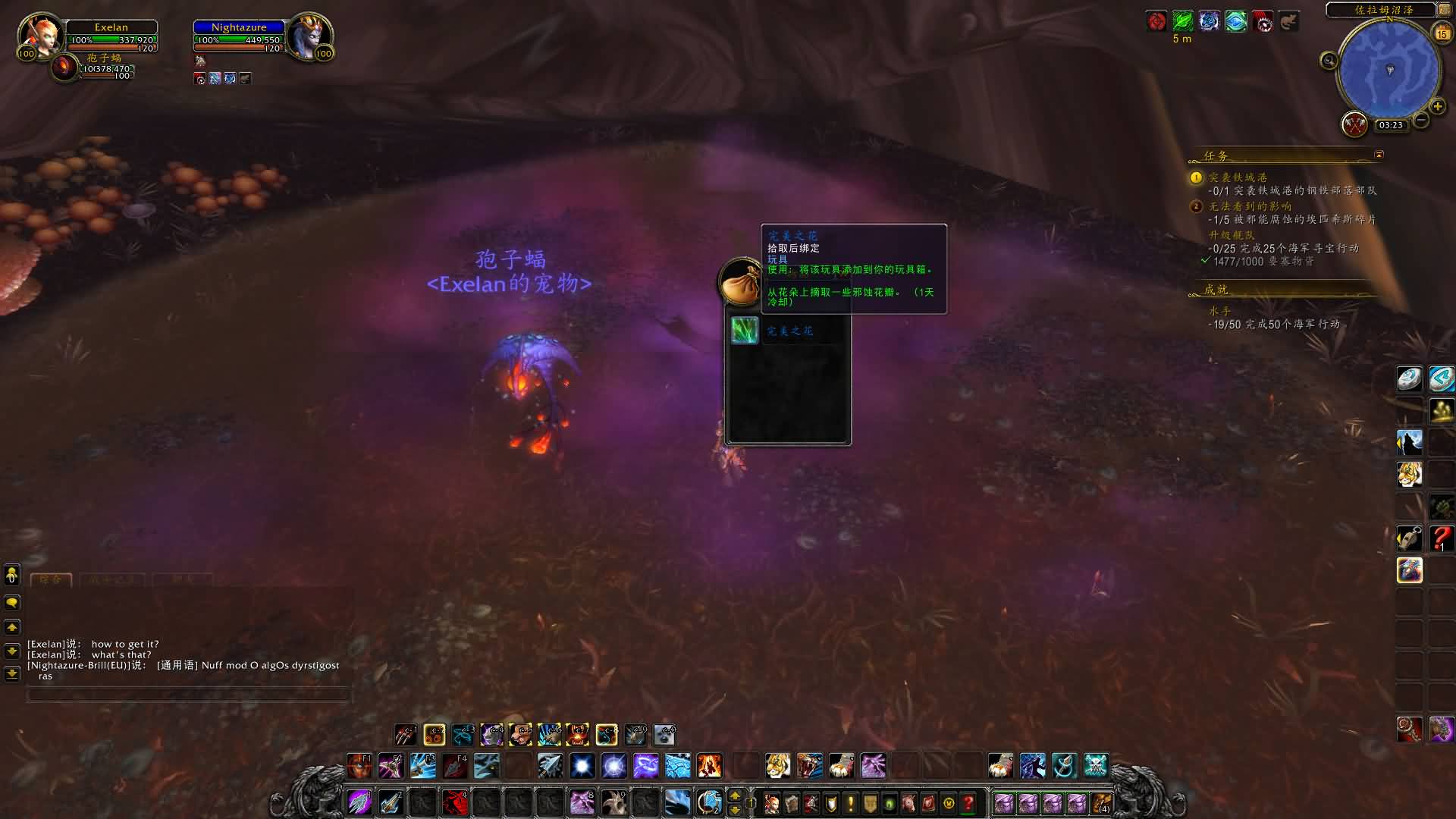The image size is (1456, 819).
Task: Activate the F1 red eye ability icon
Action: point(359,766)
